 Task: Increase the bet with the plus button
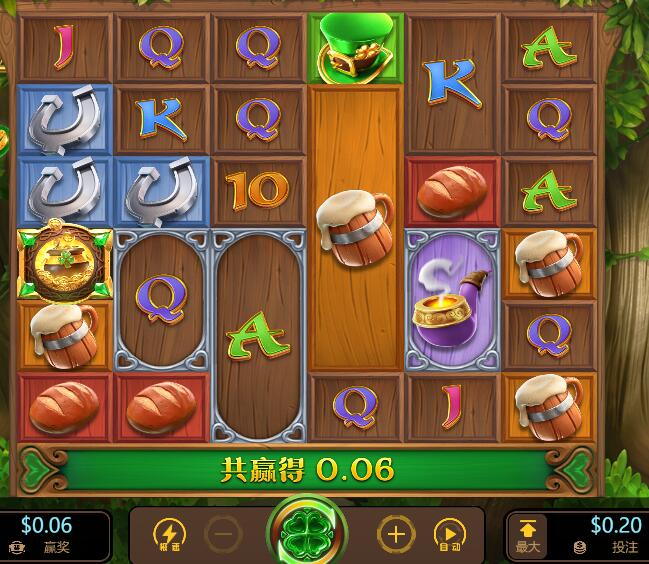click(x=396, y=535)
